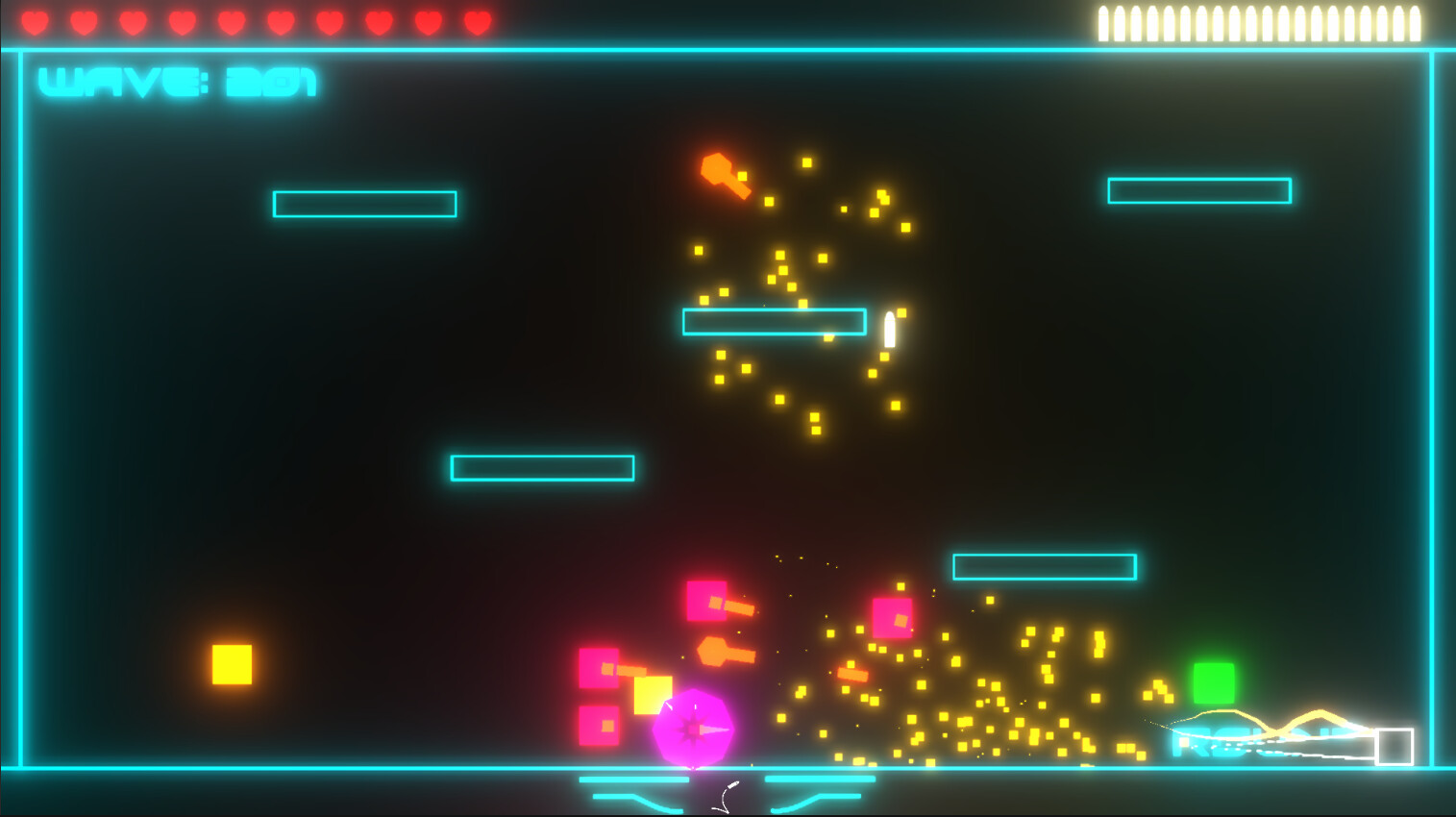
Task: Click the topmost cyan platform on the right
Action: (1199, 191)
